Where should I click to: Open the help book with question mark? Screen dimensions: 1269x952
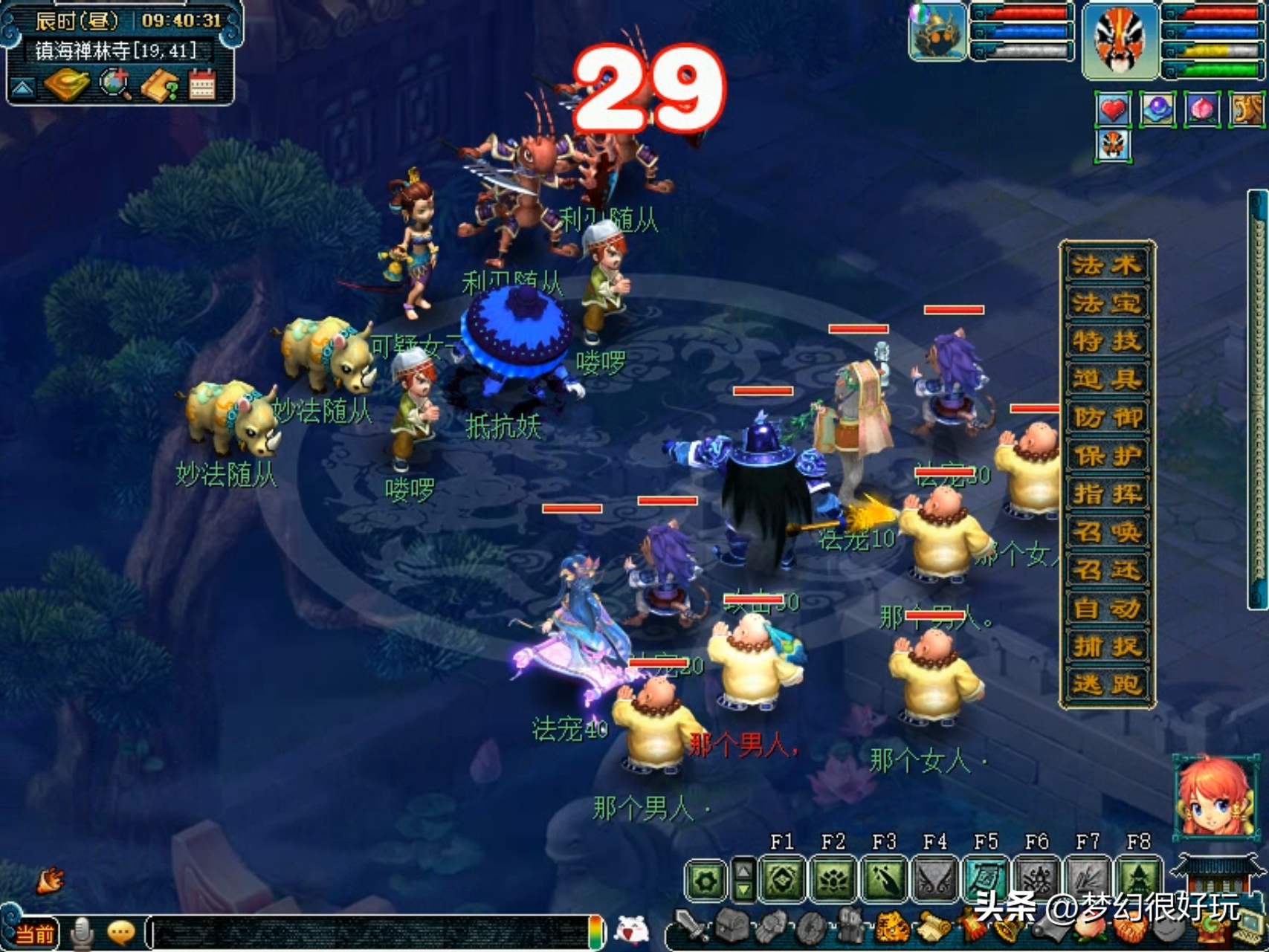click(x=160, y=86)
